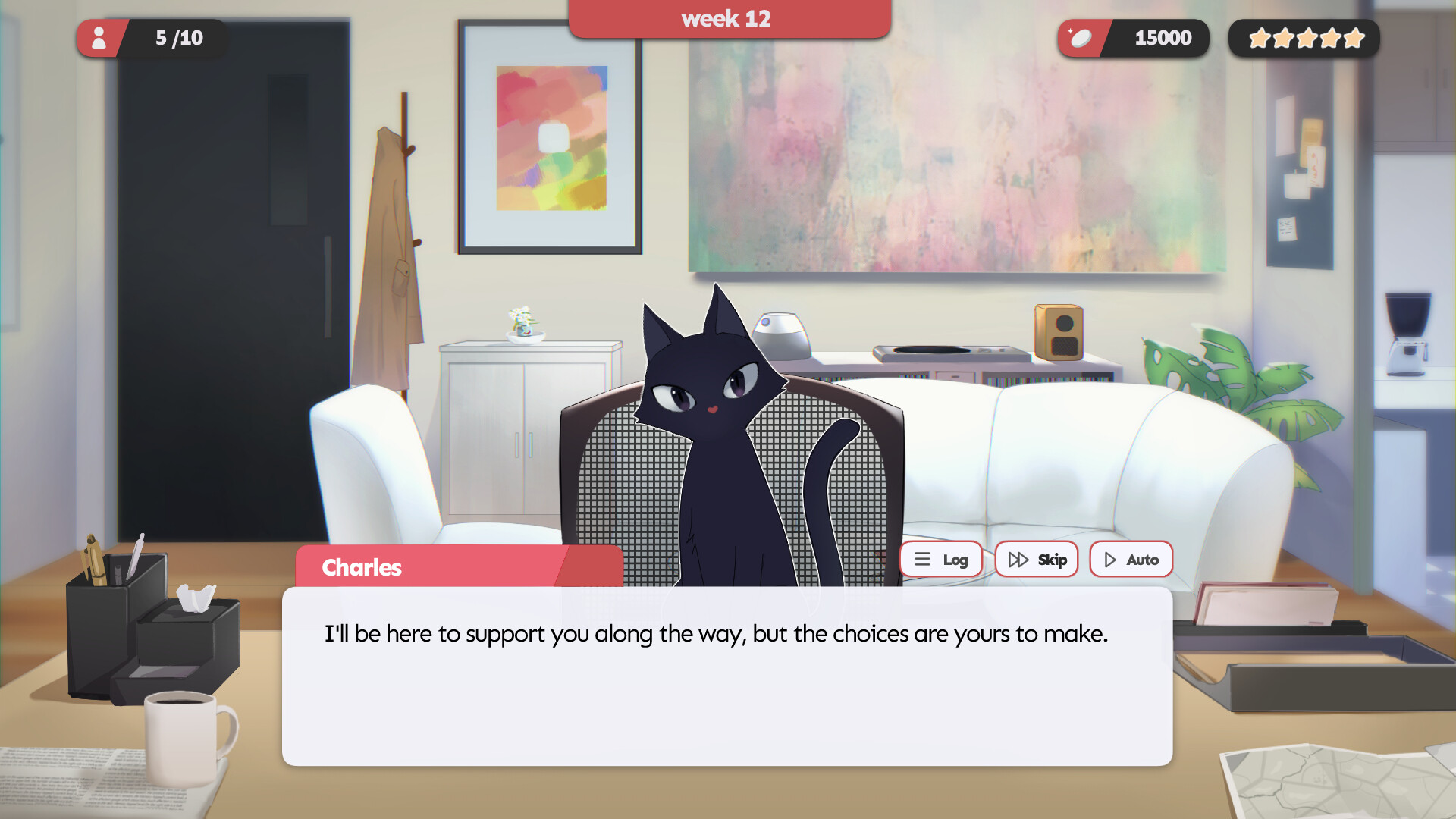Click the hamburger menu icon on Log button

(922, 559)
